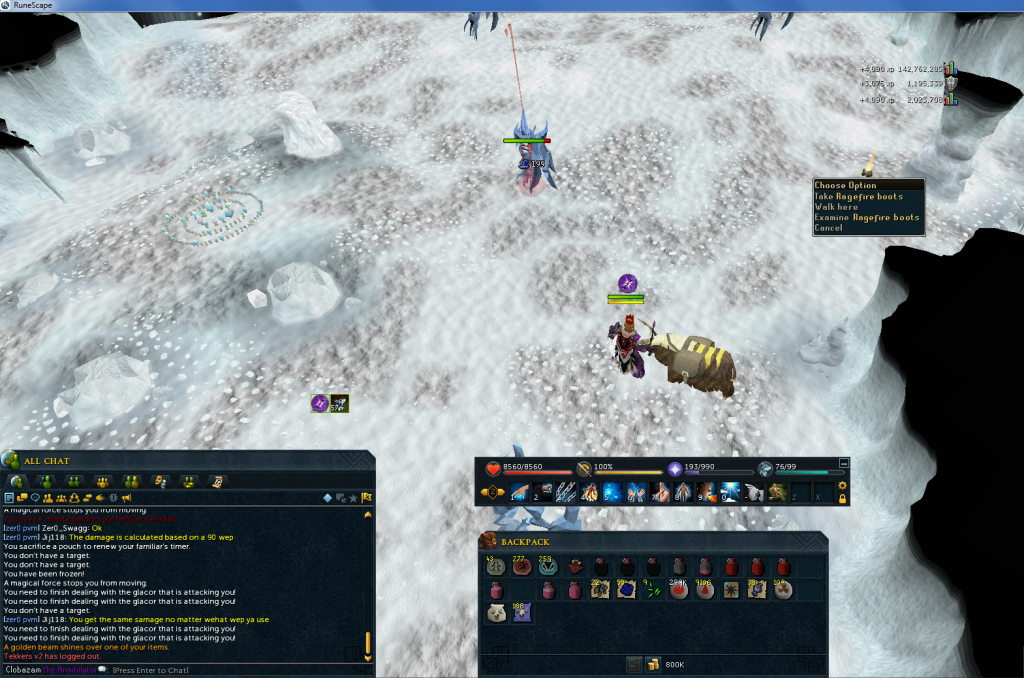Click the chat scrollbar down arrow
Image resolution: width=1024 pixels, height=678 pixels.
pos(367,658)
